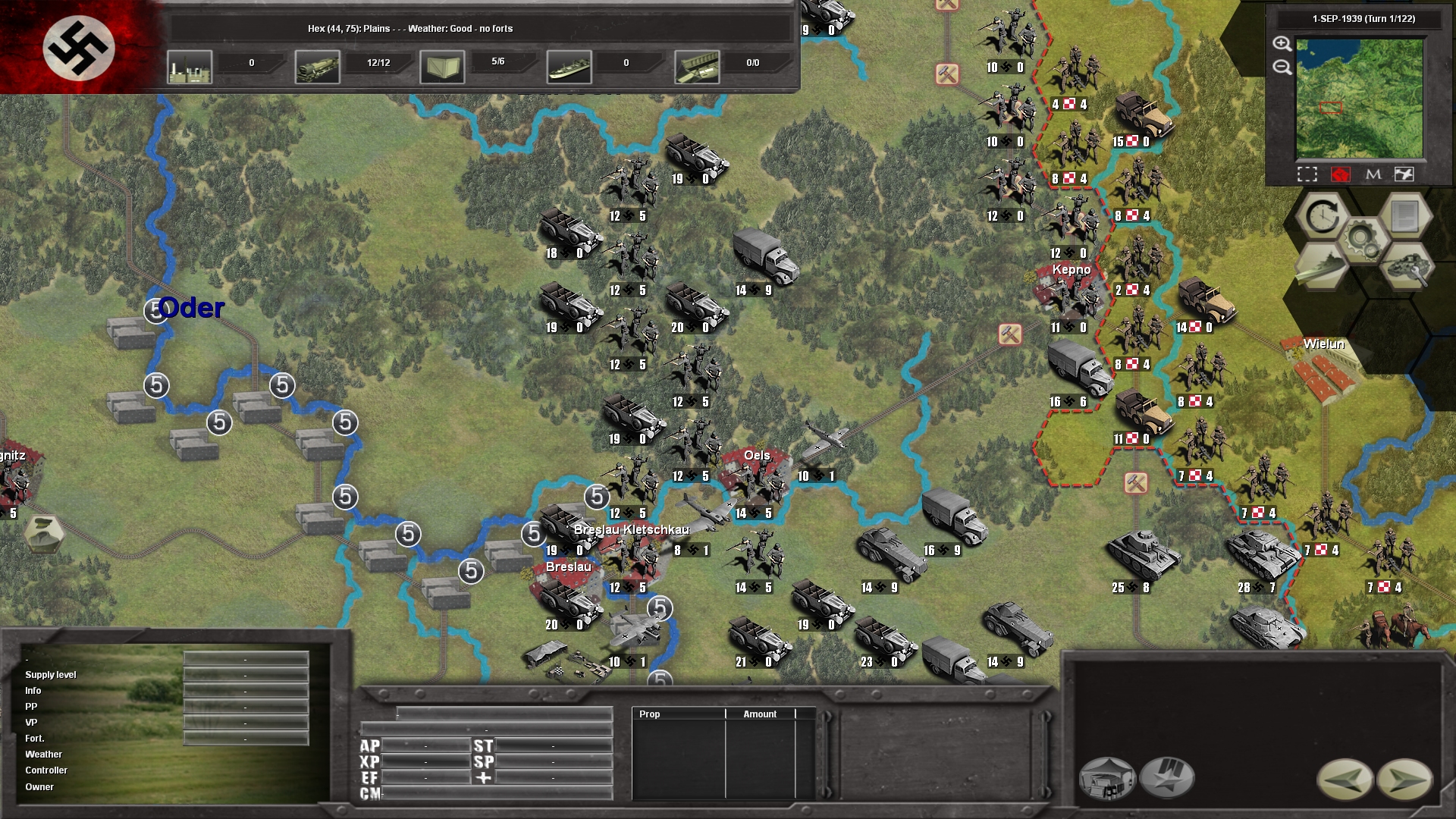Zoom in using the magnifier plus icon
Viewport: 1456px width, 819px height.
coord(1282,44)
